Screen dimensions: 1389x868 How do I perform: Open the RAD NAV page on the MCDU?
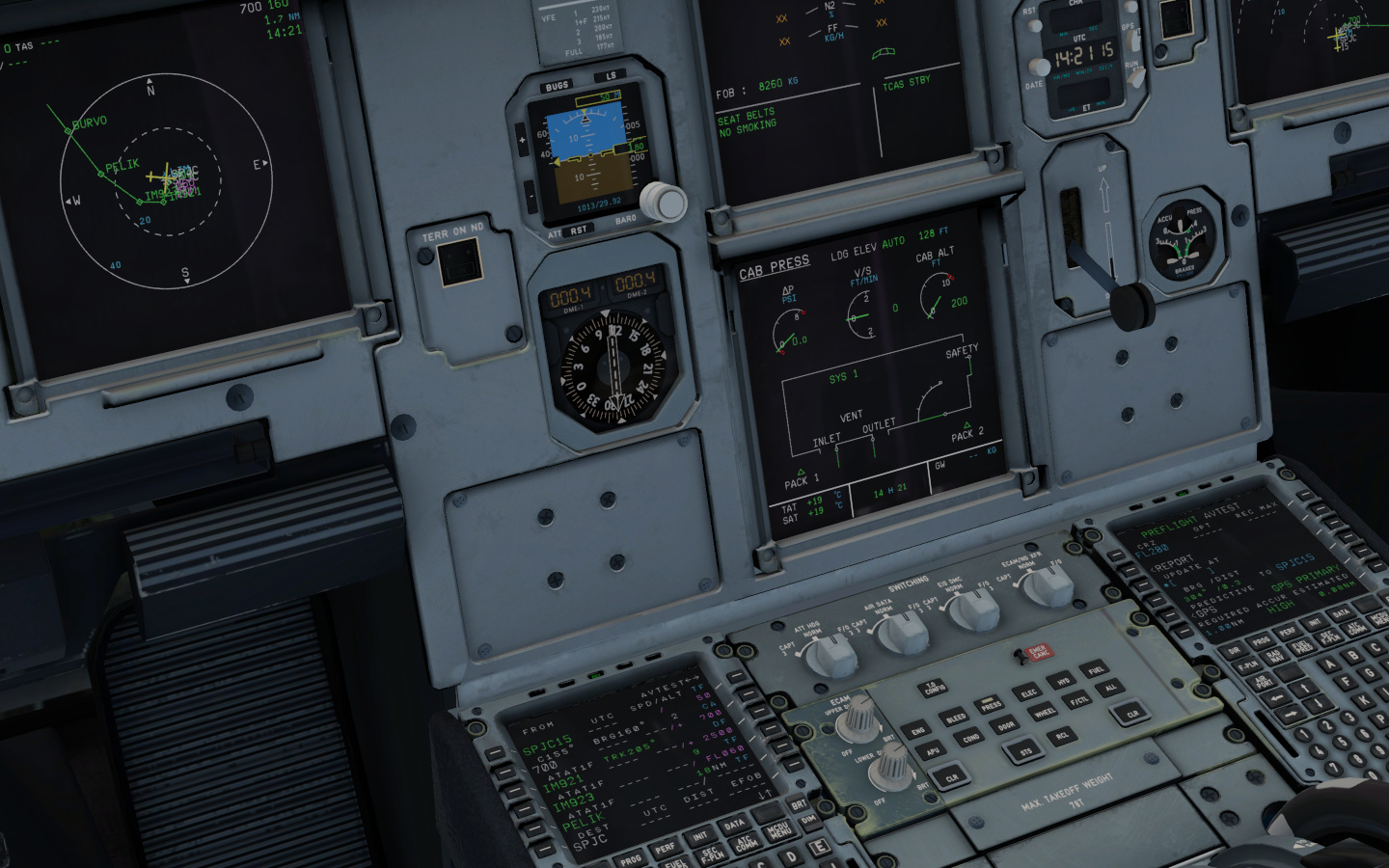click(x=1274, y=657)
